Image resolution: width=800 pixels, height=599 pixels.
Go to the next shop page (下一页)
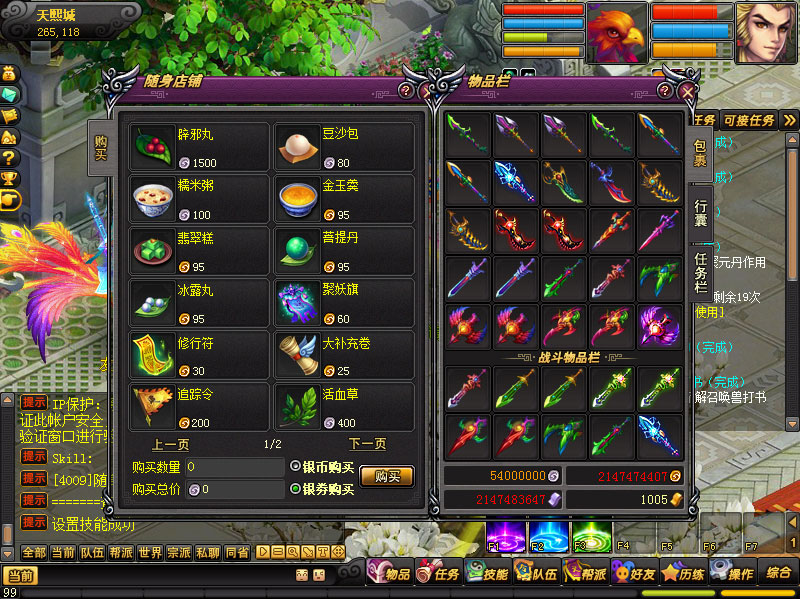367,444
